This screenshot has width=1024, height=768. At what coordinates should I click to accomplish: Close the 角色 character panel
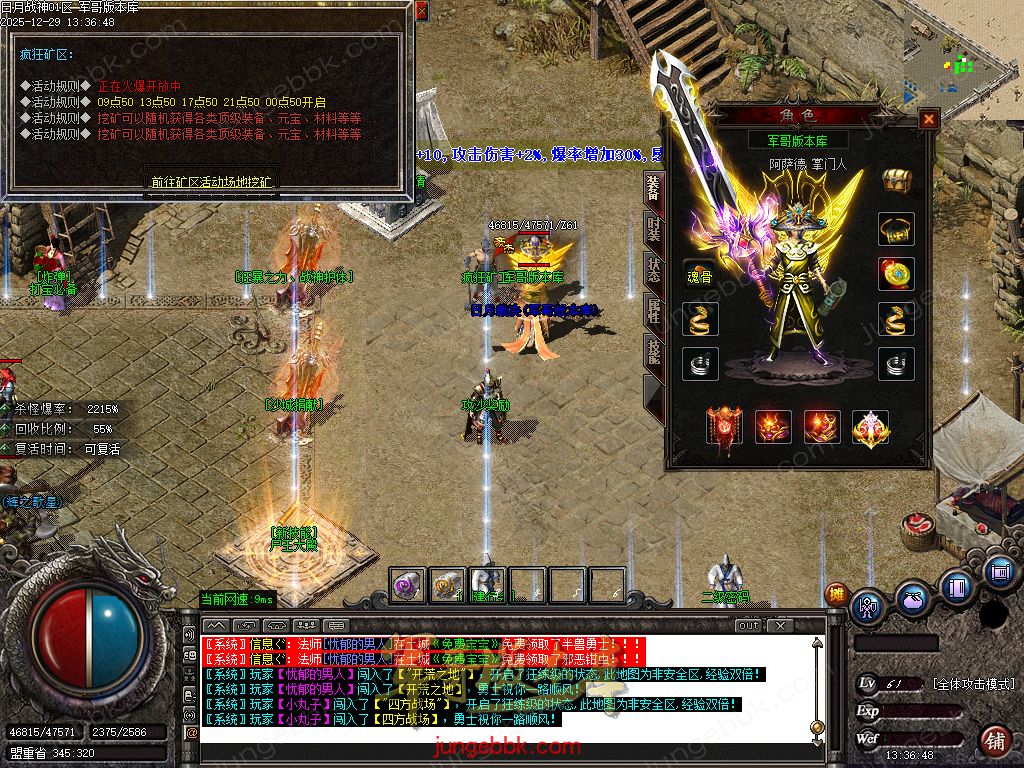pyautogui.click(x=929, y=119)
